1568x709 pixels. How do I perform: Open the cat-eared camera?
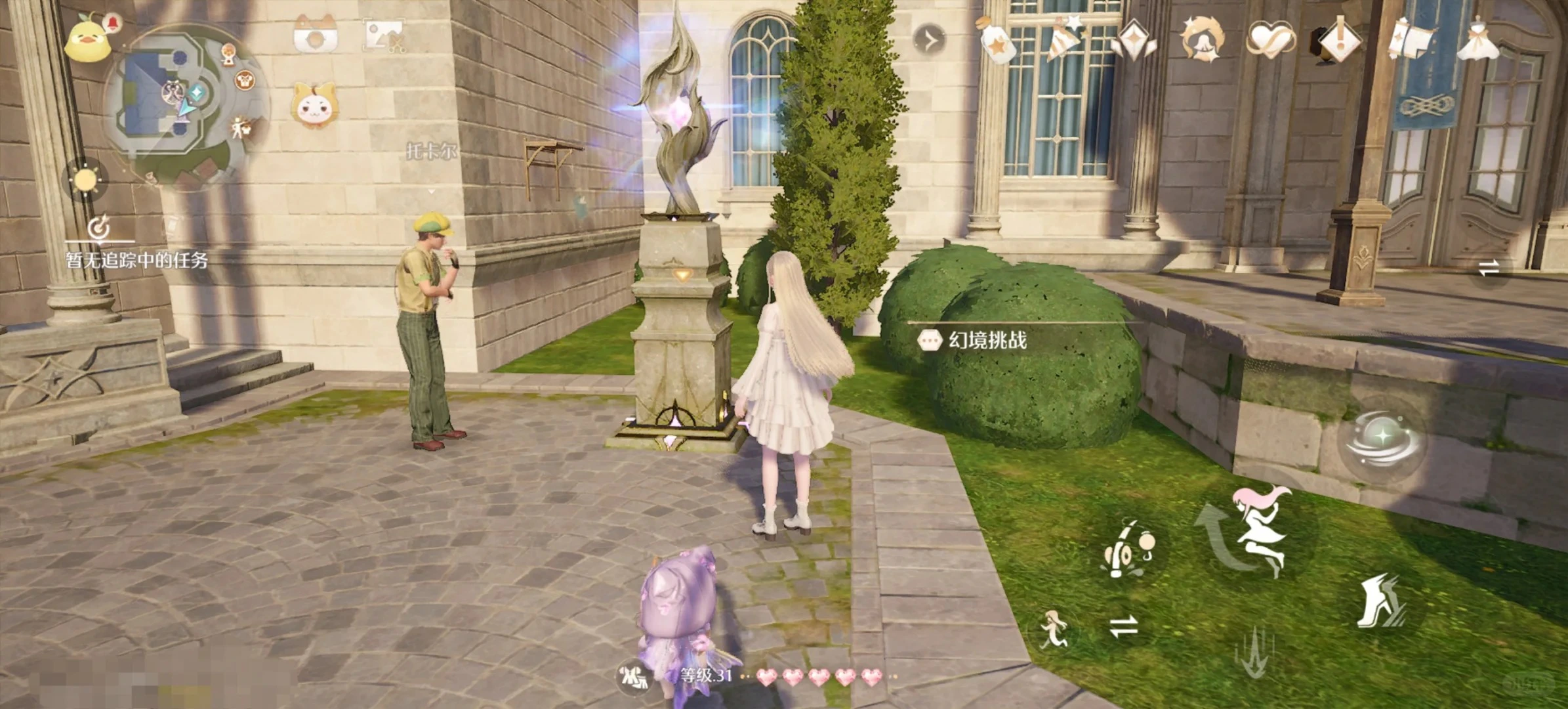click(316, 34)
